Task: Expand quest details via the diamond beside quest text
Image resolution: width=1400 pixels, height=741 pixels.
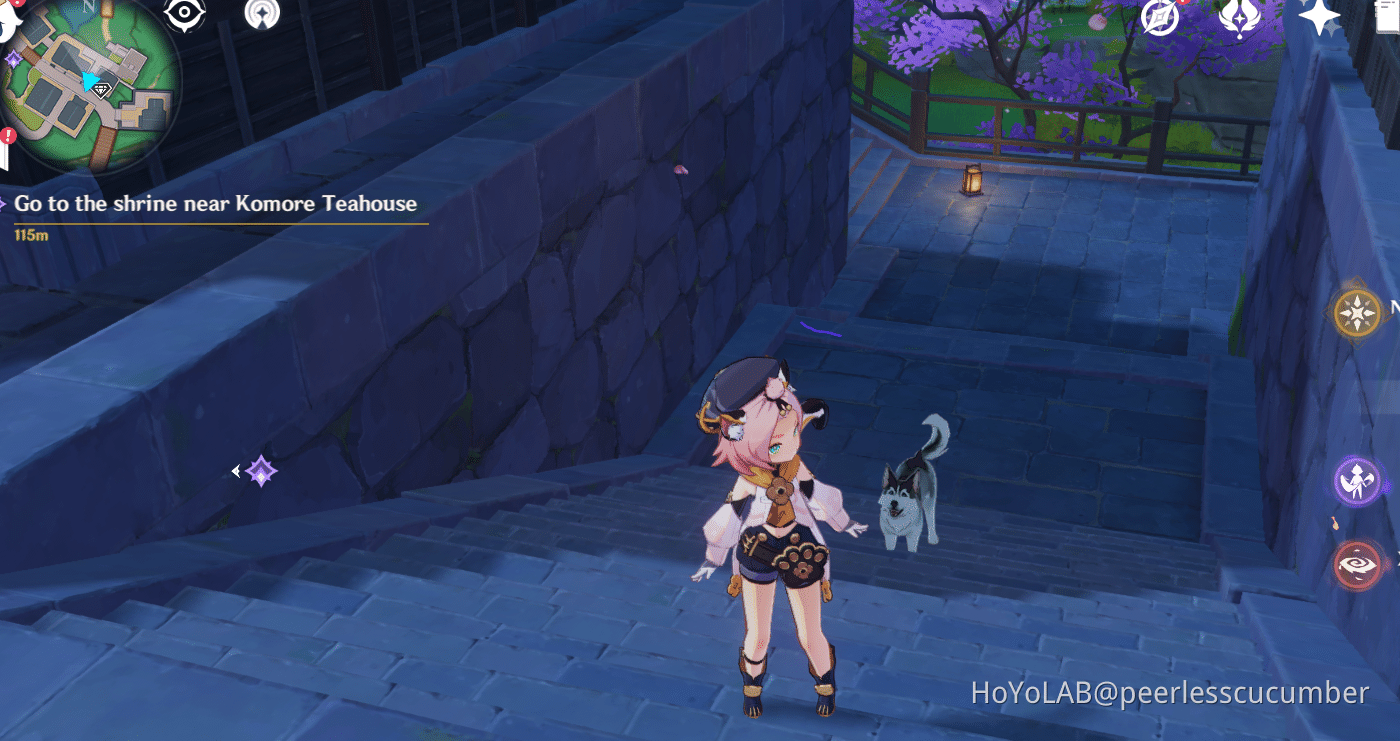Action: pos(4,202)
